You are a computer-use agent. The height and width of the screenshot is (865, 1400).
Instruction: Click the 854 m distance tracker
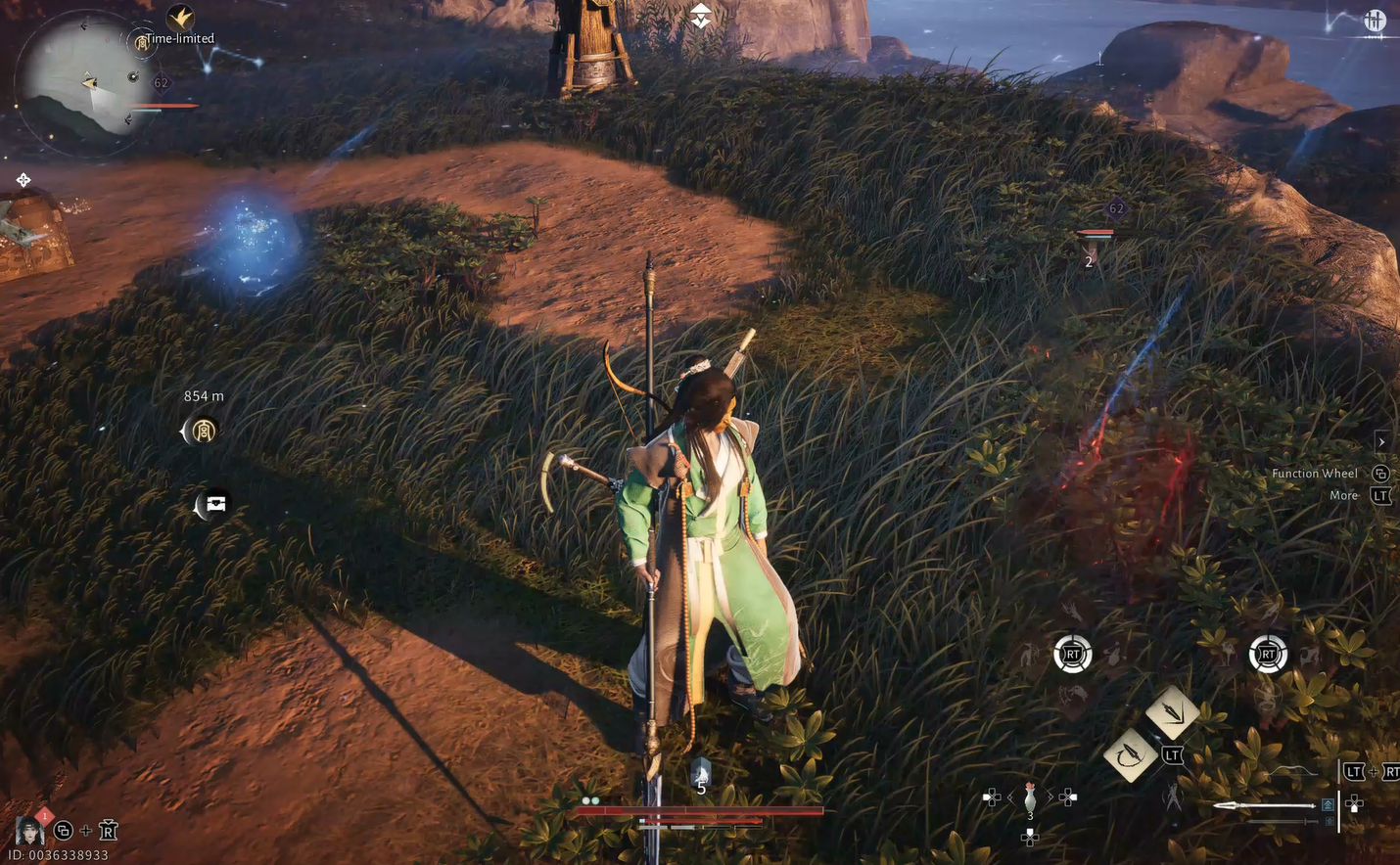tap(203, 395)
